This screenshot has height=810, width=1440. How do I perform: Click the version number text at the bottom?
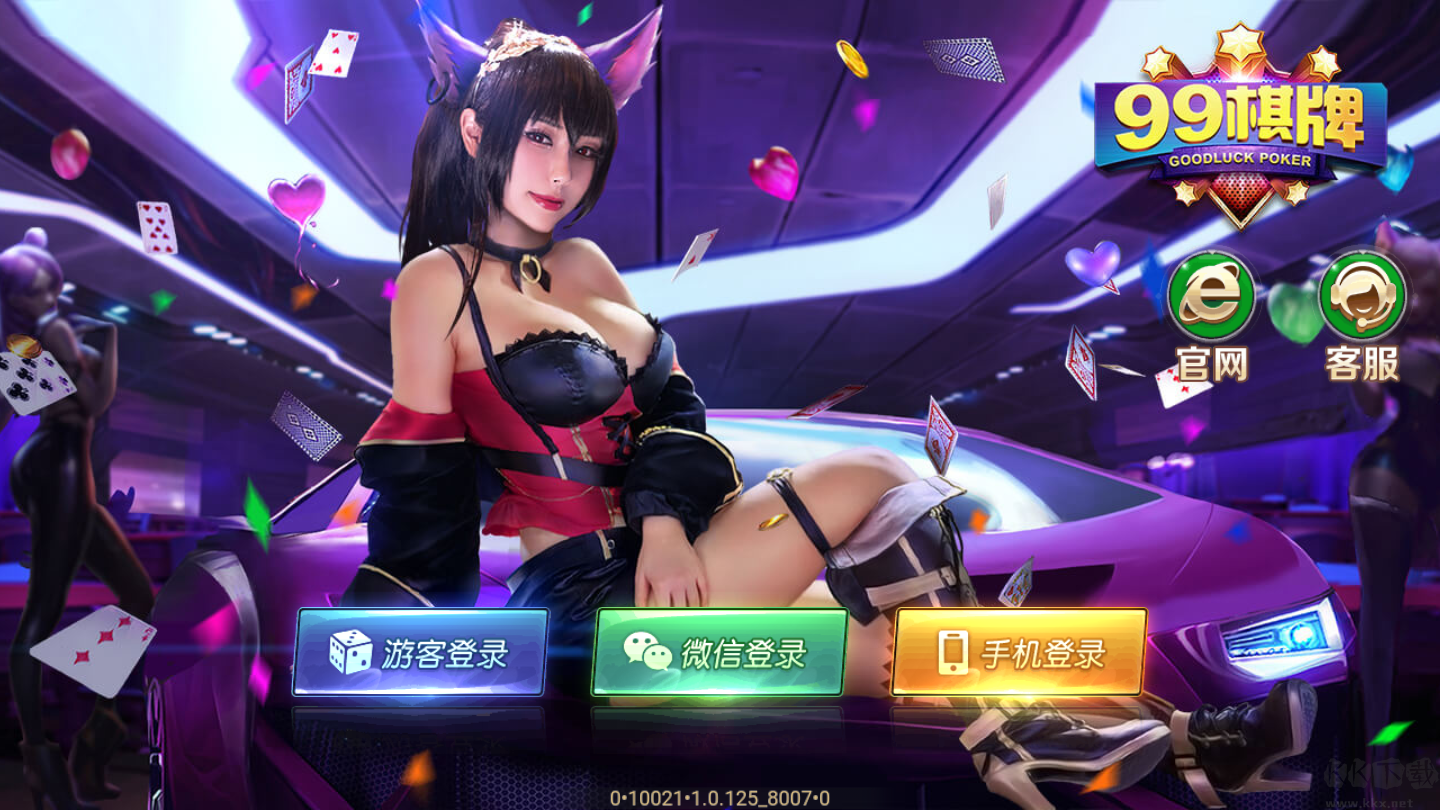[x=718, y=795]
